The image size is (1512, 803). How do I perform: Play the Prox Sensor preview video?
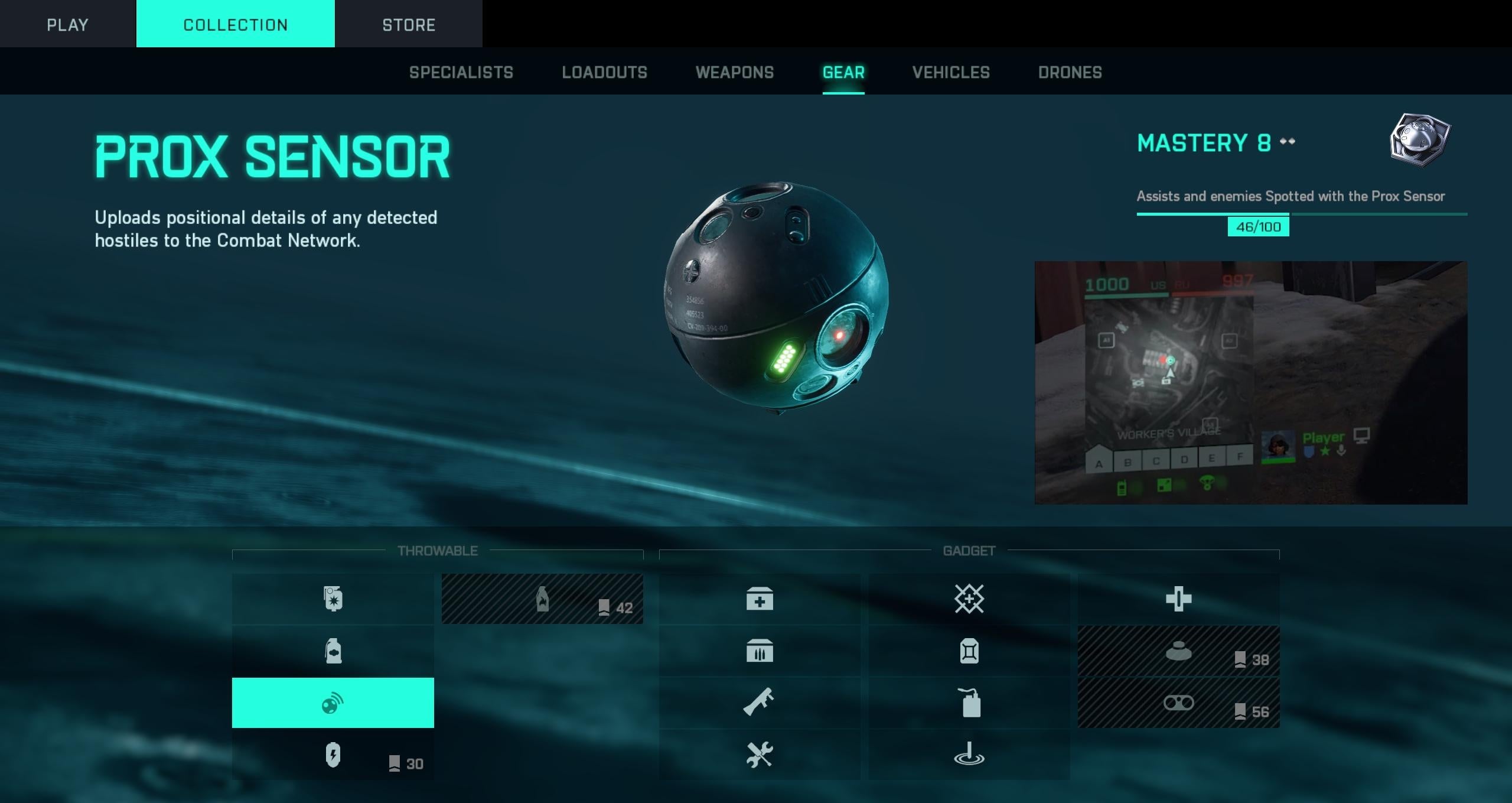pyautogui.click(x=1250, y=382)
